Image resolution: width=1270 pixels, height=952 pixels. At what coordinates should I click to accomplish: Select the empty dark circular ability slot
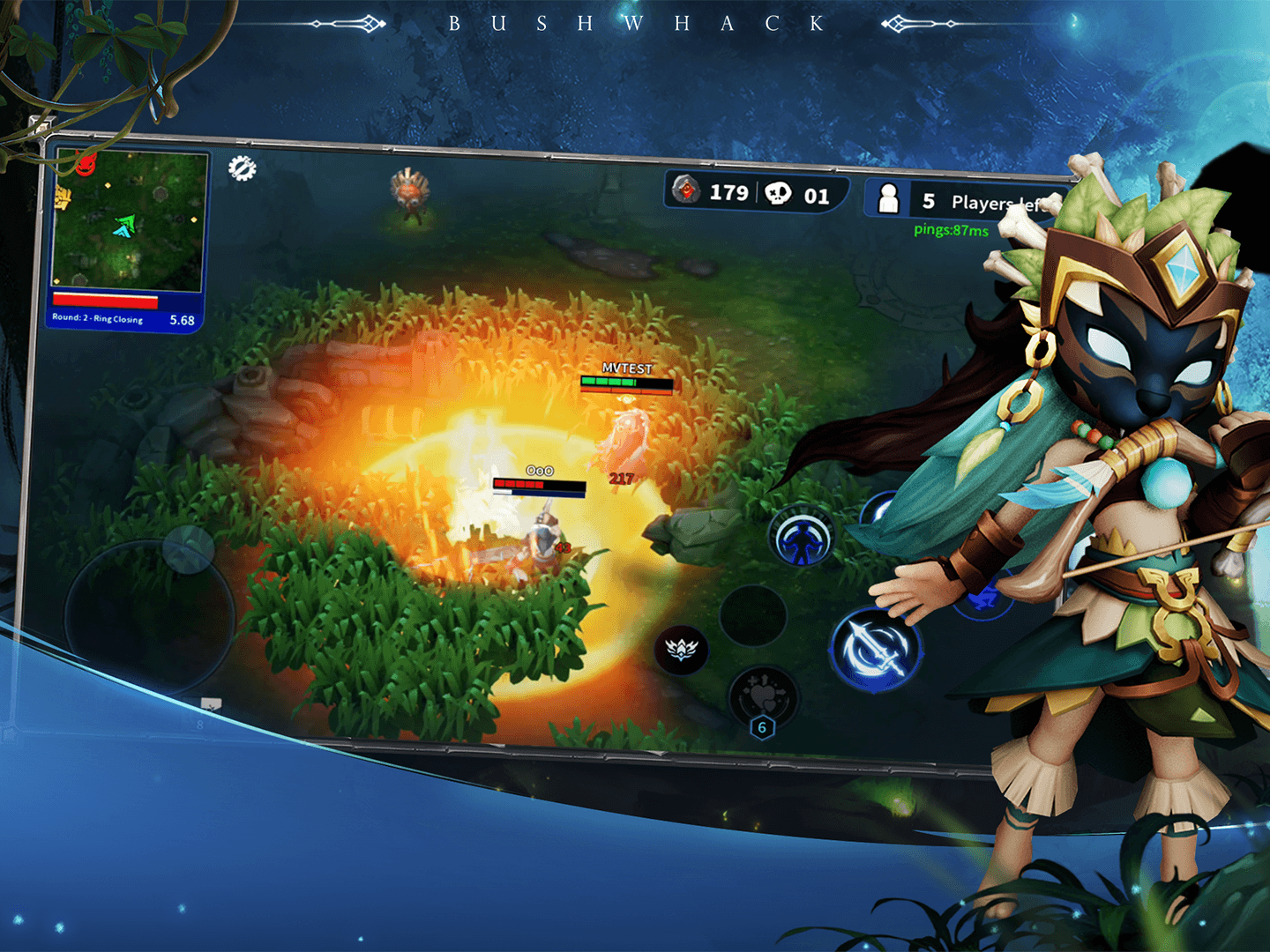pos(752,615)
